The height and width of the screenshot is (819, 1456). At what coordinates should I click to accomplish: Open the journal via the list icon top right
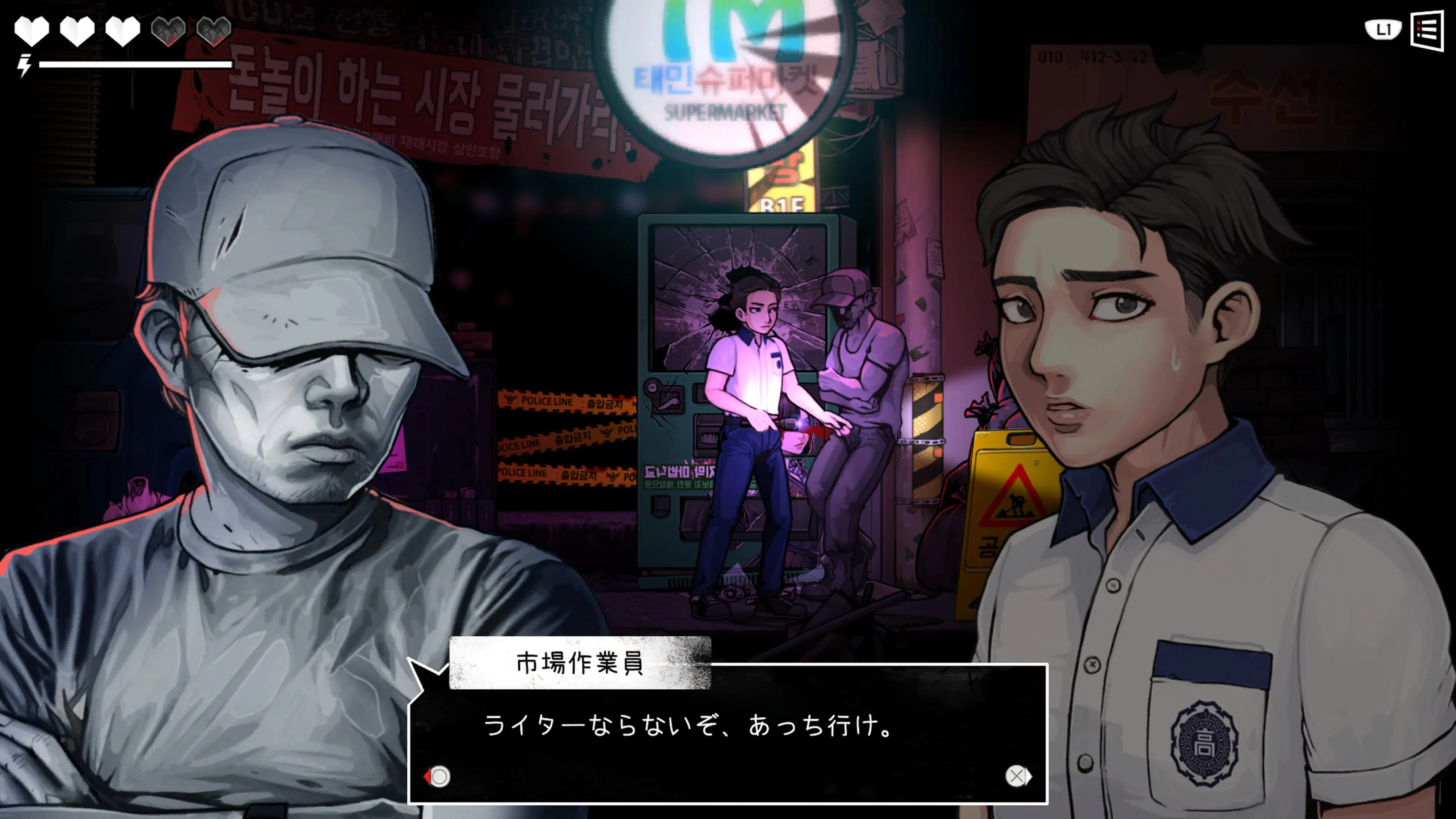tap(1431, 30)
